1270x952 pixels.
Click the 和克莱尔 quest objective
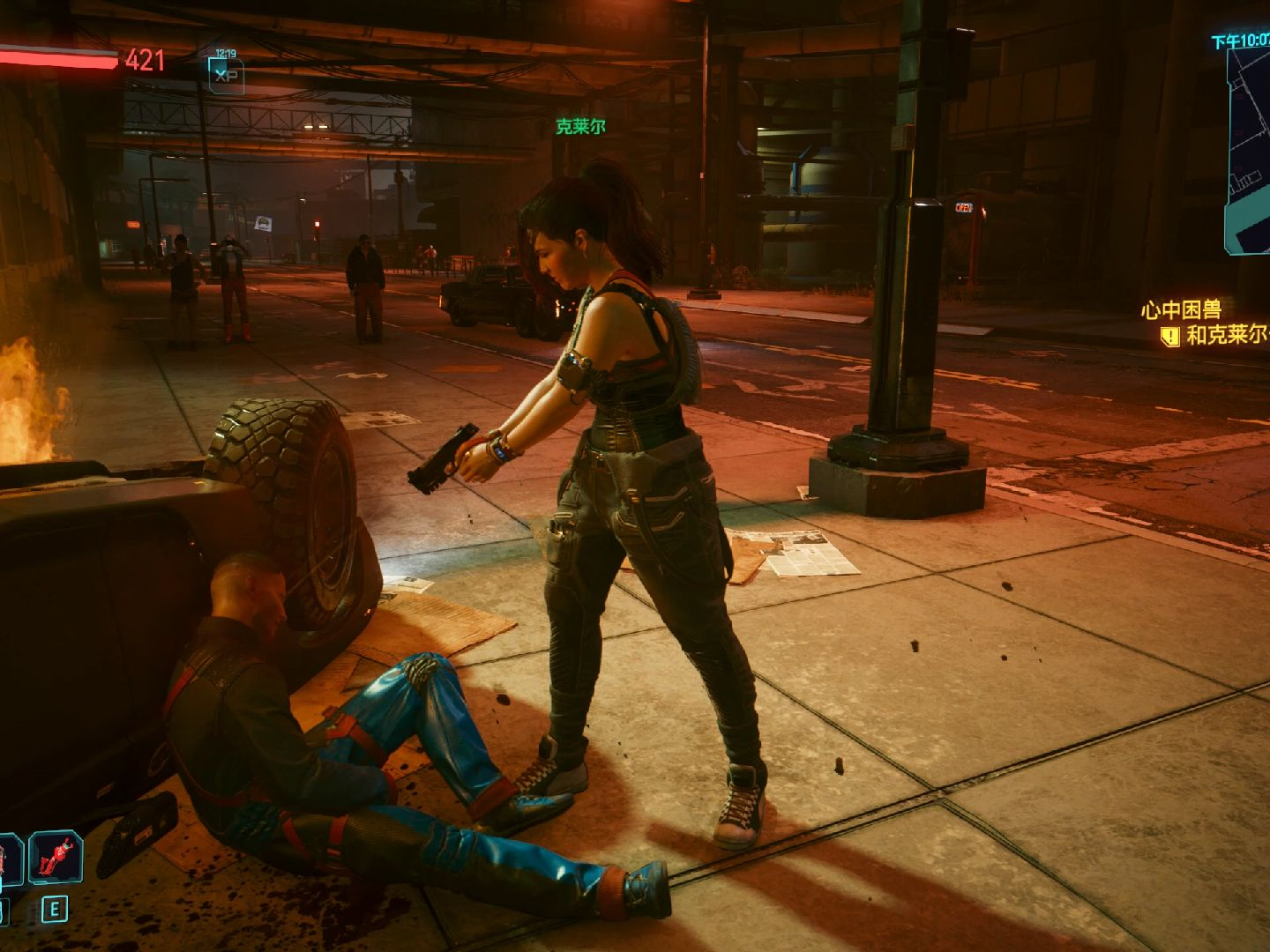[x=1228, y=335]
